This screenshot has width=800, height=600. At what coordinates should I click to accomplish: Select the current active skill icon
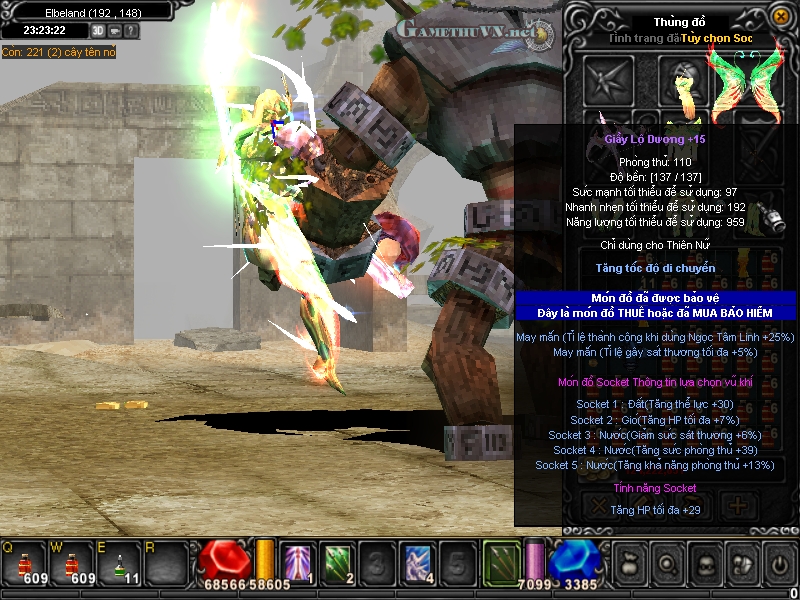tap(500, 561)
